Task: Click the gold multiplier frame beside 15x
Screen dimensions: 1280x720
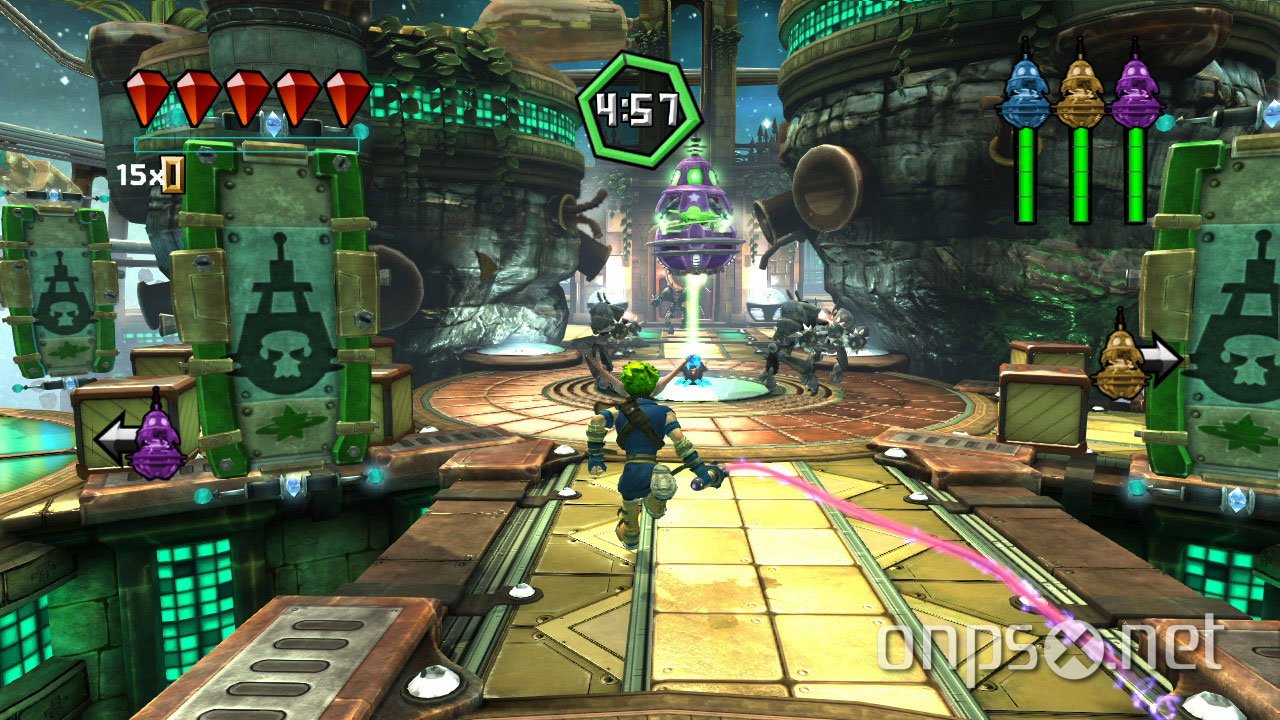Action: coord(171,174)
